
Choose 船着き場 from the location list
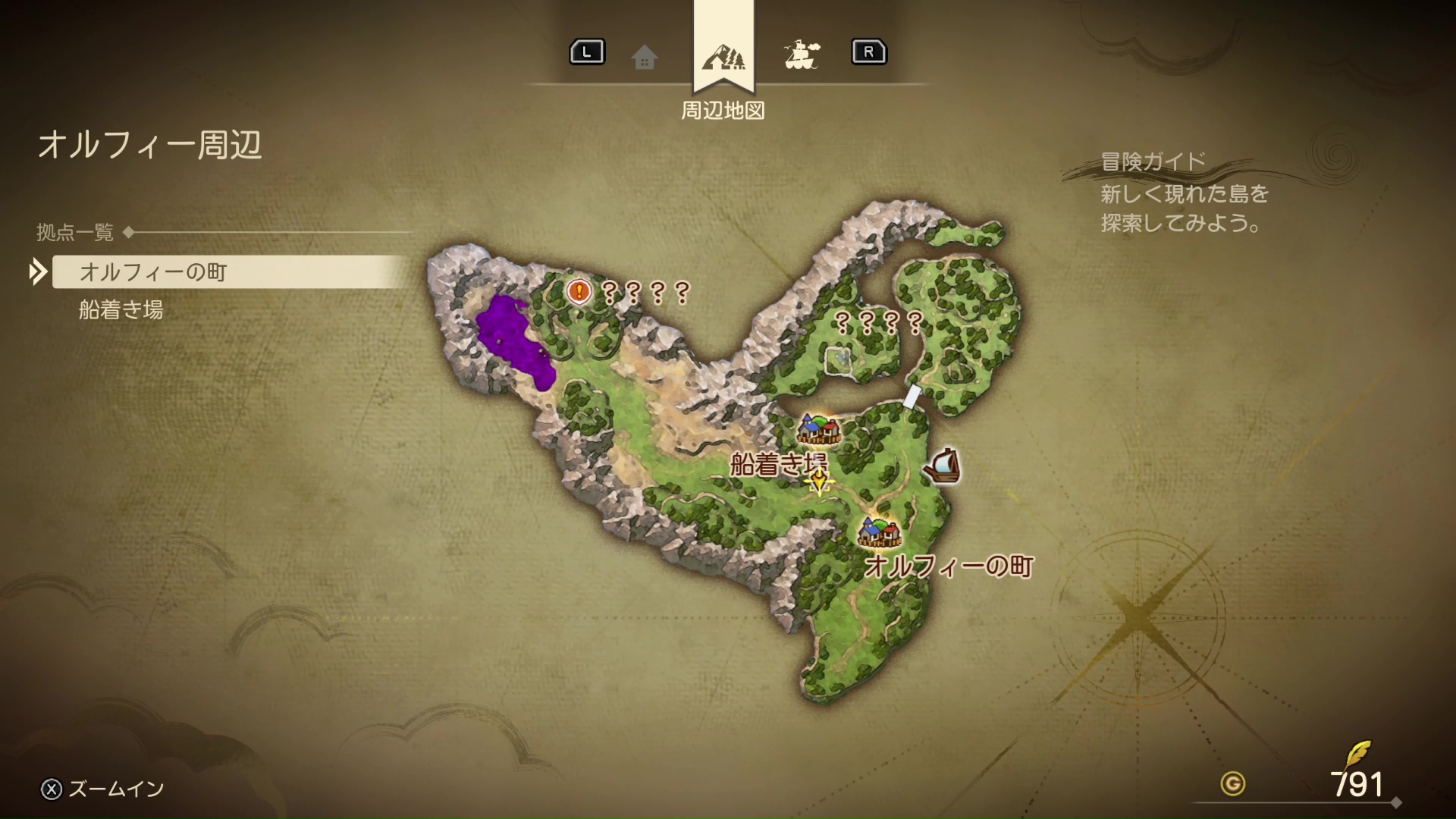coord(121,309)
